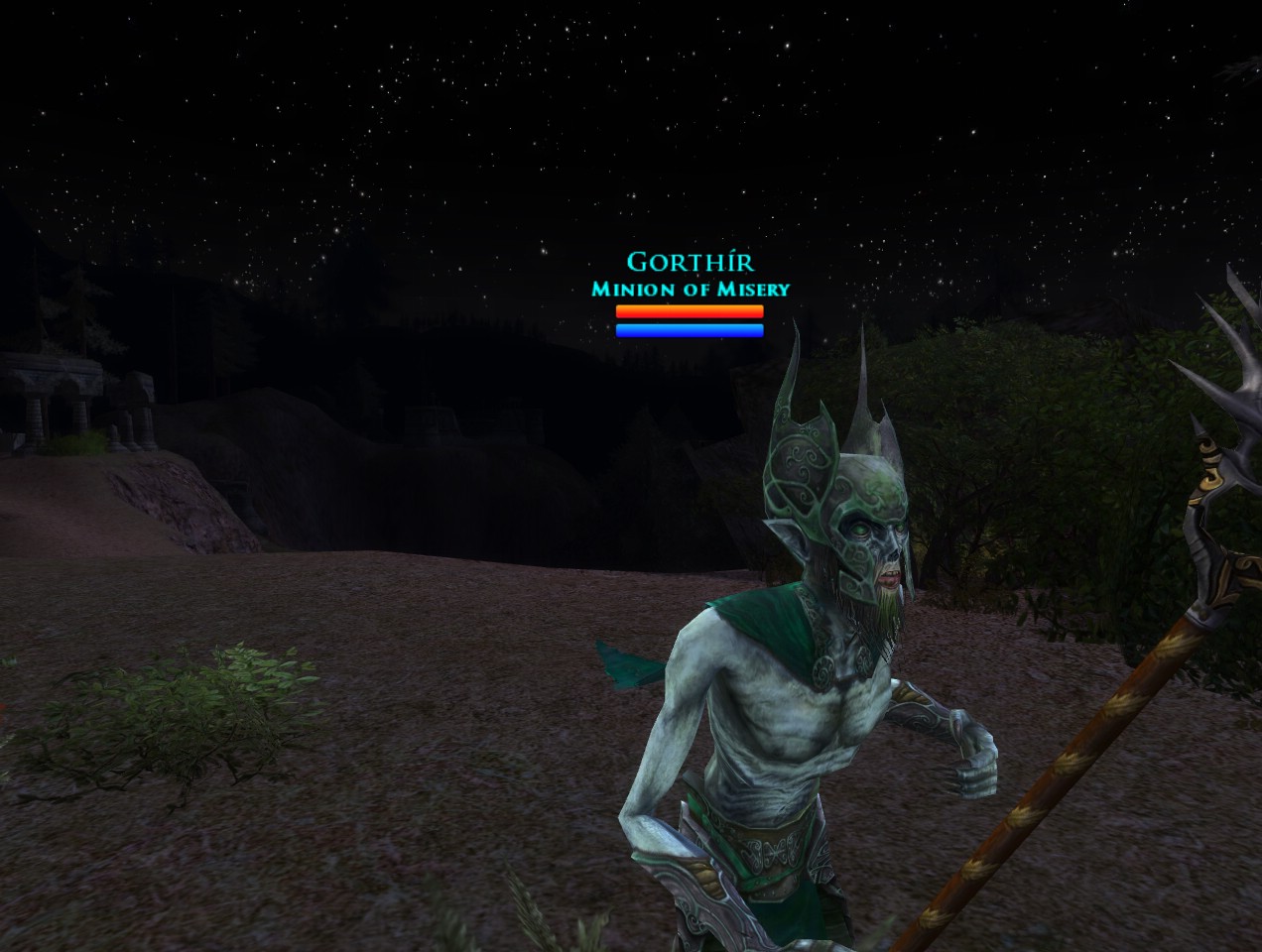Select Gorthír by clicking his floating name
1262x952 pixels.
point(690,263)
